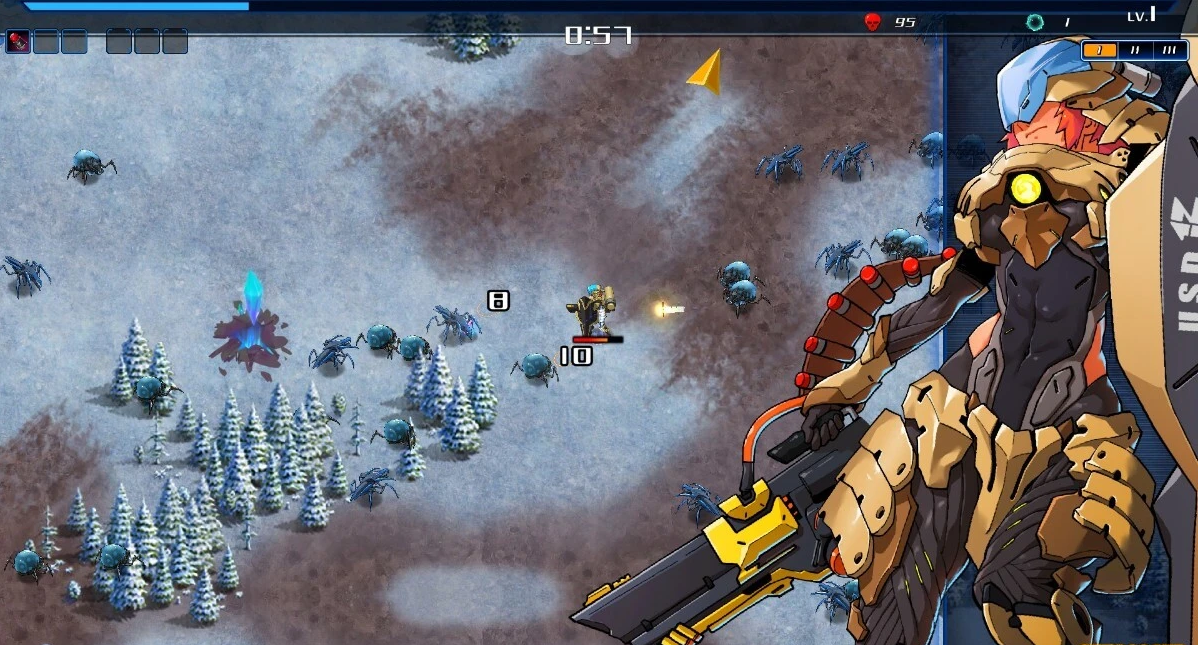Select the red weapon slot icon
The width and height of the screenshot is (1199, 645).
(x=18, y=41)
